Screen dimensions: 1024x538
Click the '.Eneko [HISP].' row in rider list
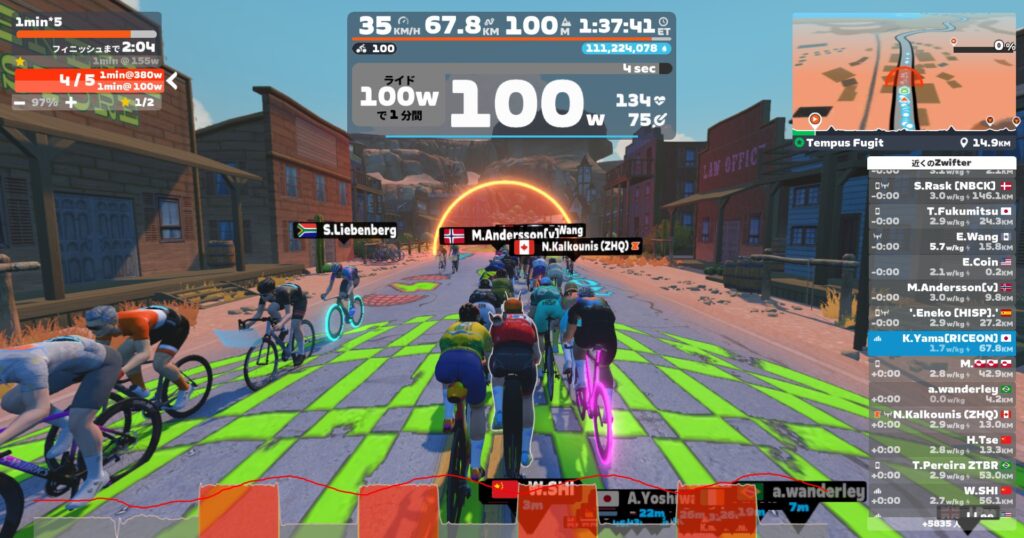pos(942,318)
